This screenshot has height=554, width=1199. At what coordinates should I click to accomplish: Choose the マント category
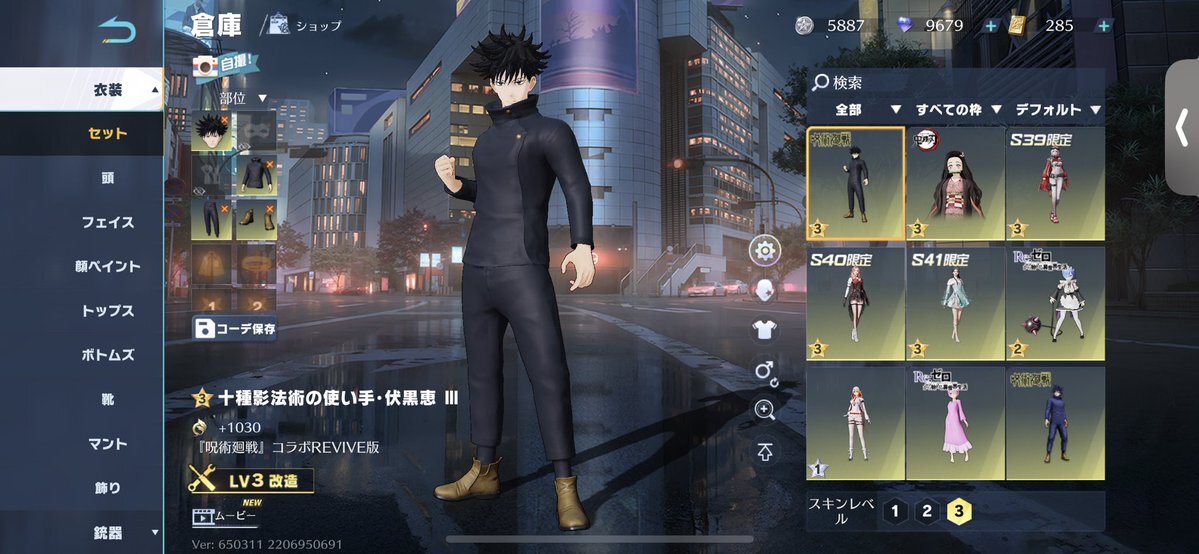(x=108, y=444)
